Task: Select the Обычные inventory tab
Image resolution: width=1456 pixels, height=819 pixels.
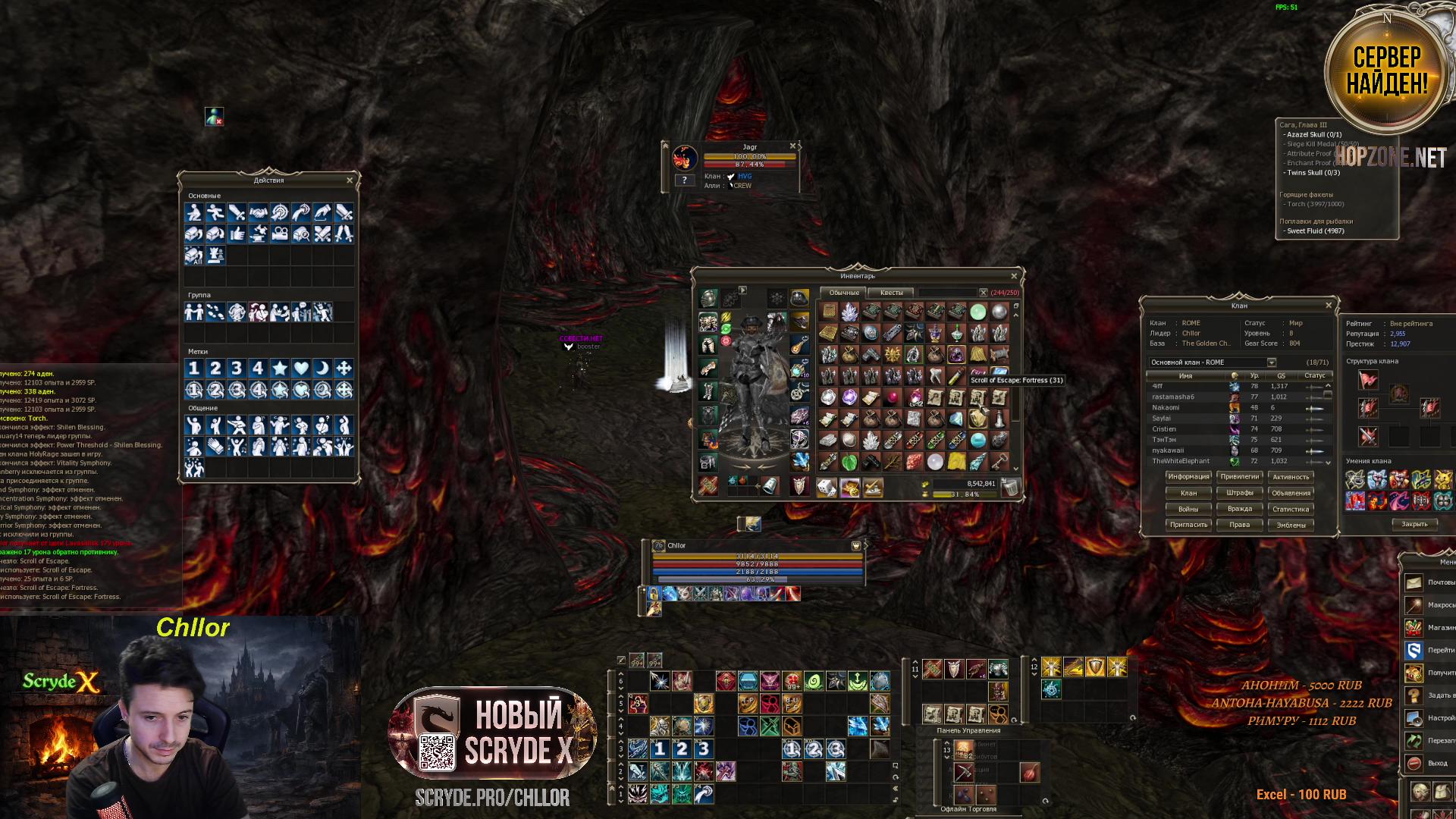Action: [x=844, y=293]
